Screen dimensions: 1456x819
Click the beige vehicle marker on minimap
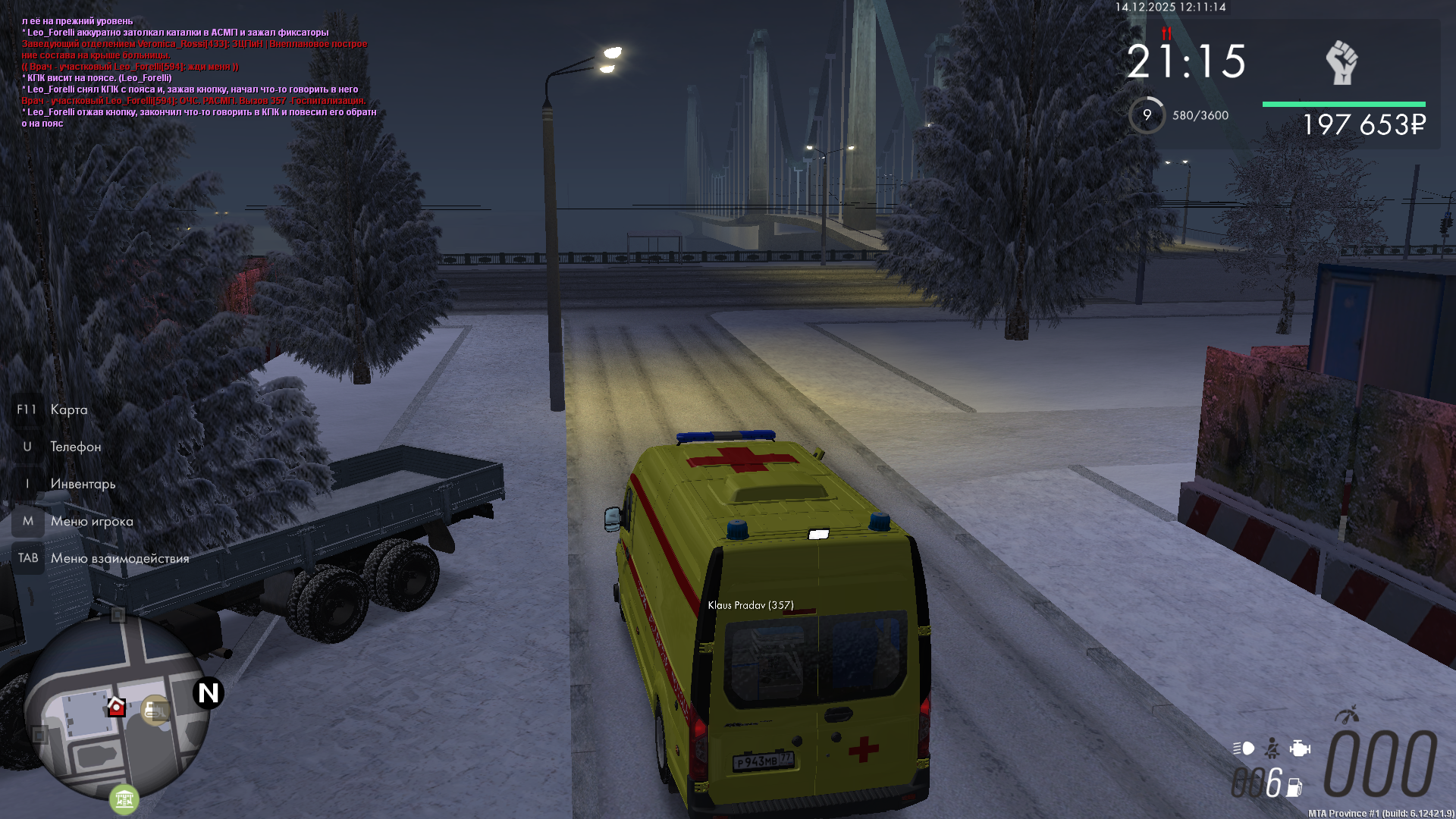[x=156, y=710]
